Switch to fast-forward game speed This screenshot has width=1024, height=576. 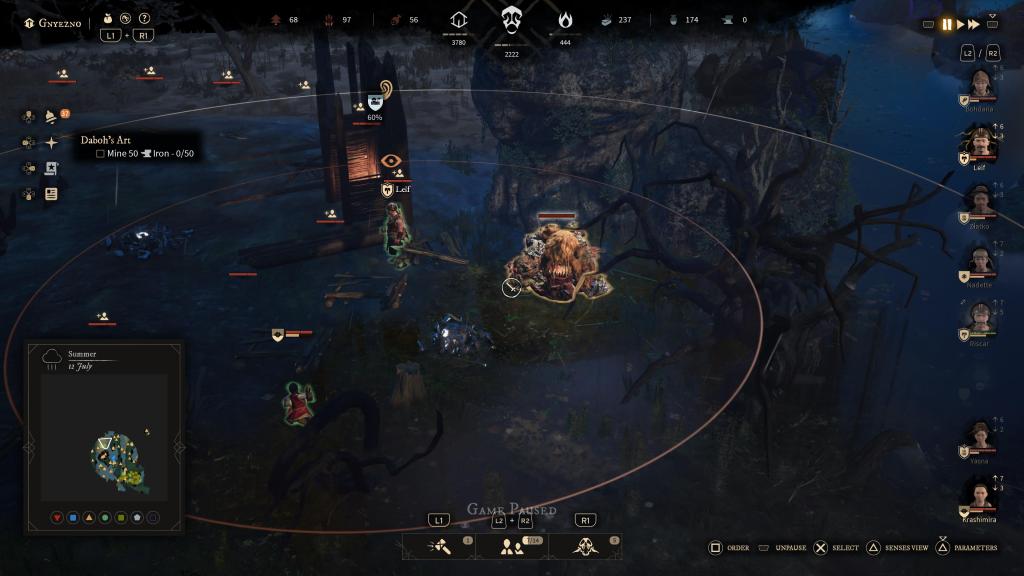pos(974,25)
